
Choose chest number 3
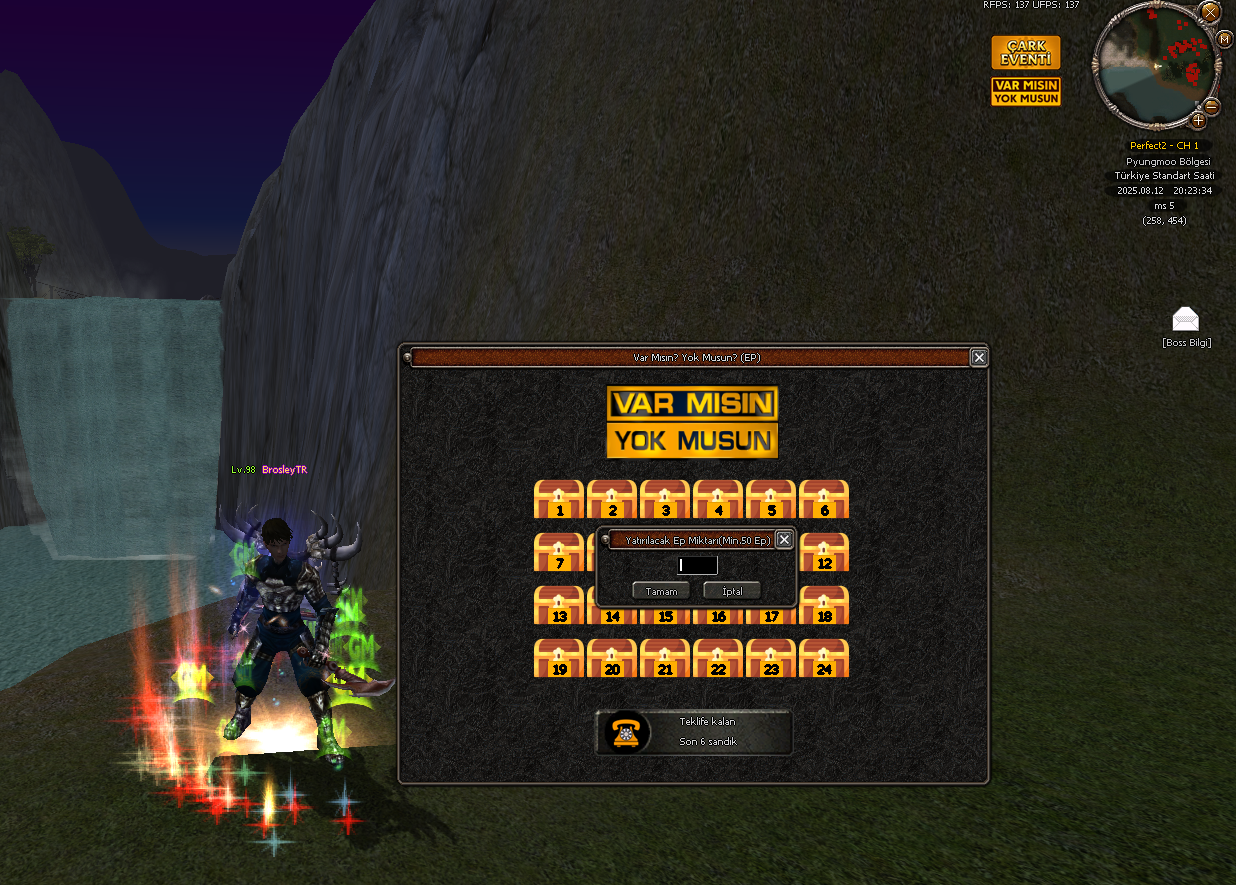pos(665,499)
